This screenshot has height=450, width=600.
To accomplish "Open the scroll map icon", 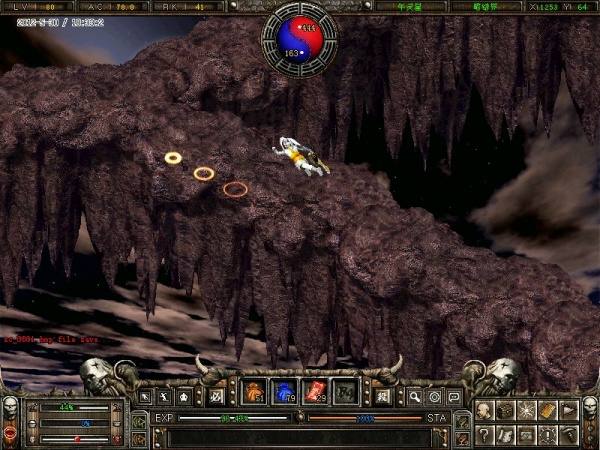I will pyautogui.click(x=506, y=434).
